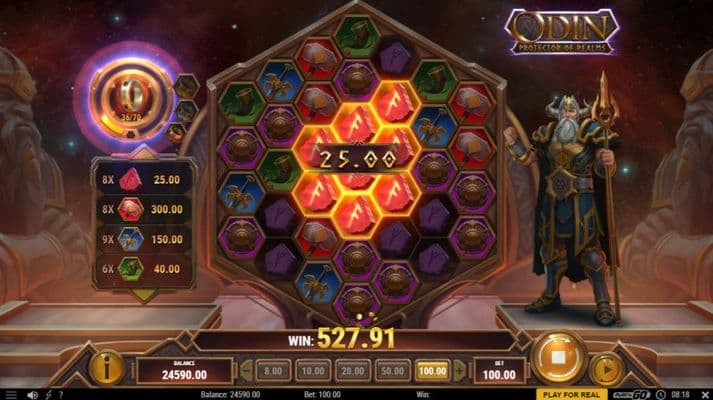Image resolution: width=713 pixels, height=400 pixels.
Task: Choose the 20.00 bet option
Action: pos(352,370)
